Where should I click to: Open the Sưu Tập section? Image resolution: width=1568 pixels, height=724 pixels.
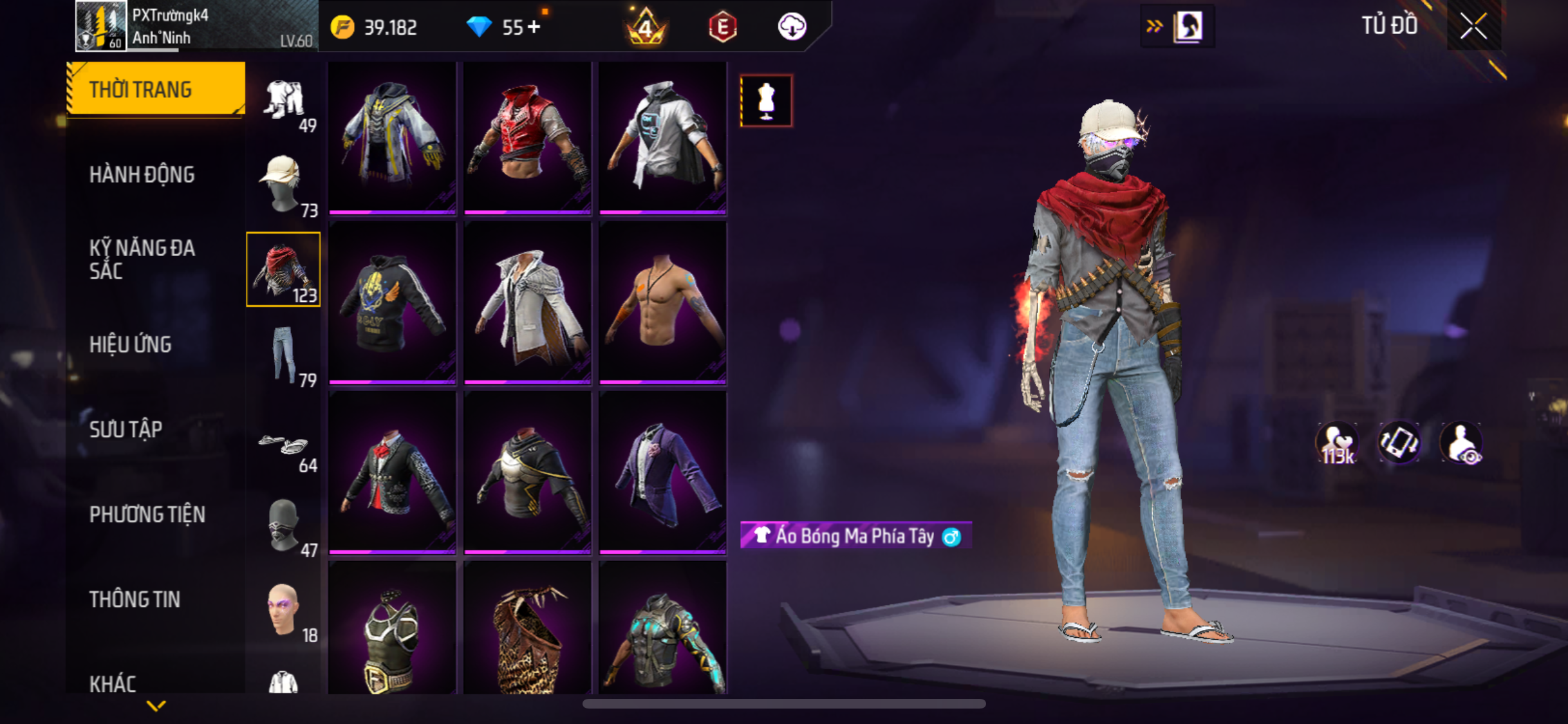[126, 429]
